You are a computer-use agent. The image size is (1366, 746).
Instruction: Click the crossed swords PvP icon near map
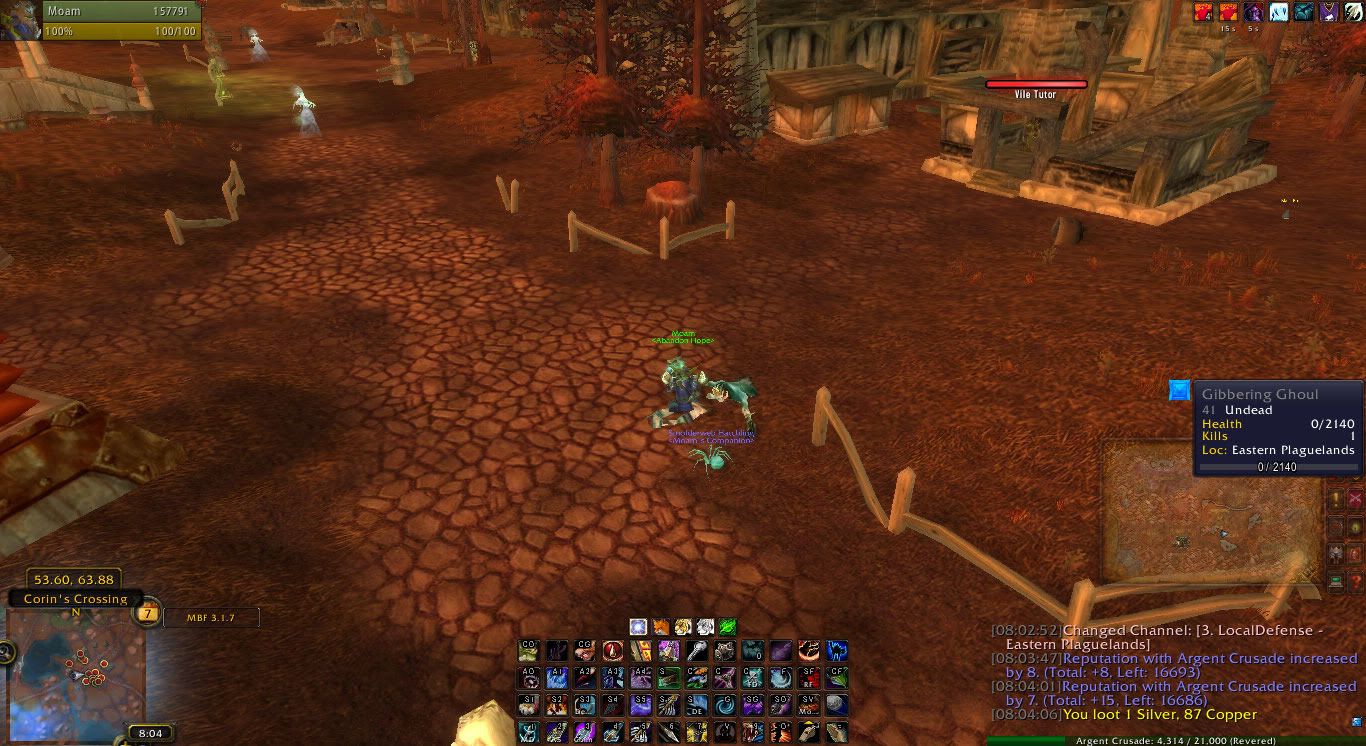tap(1357, 499)
